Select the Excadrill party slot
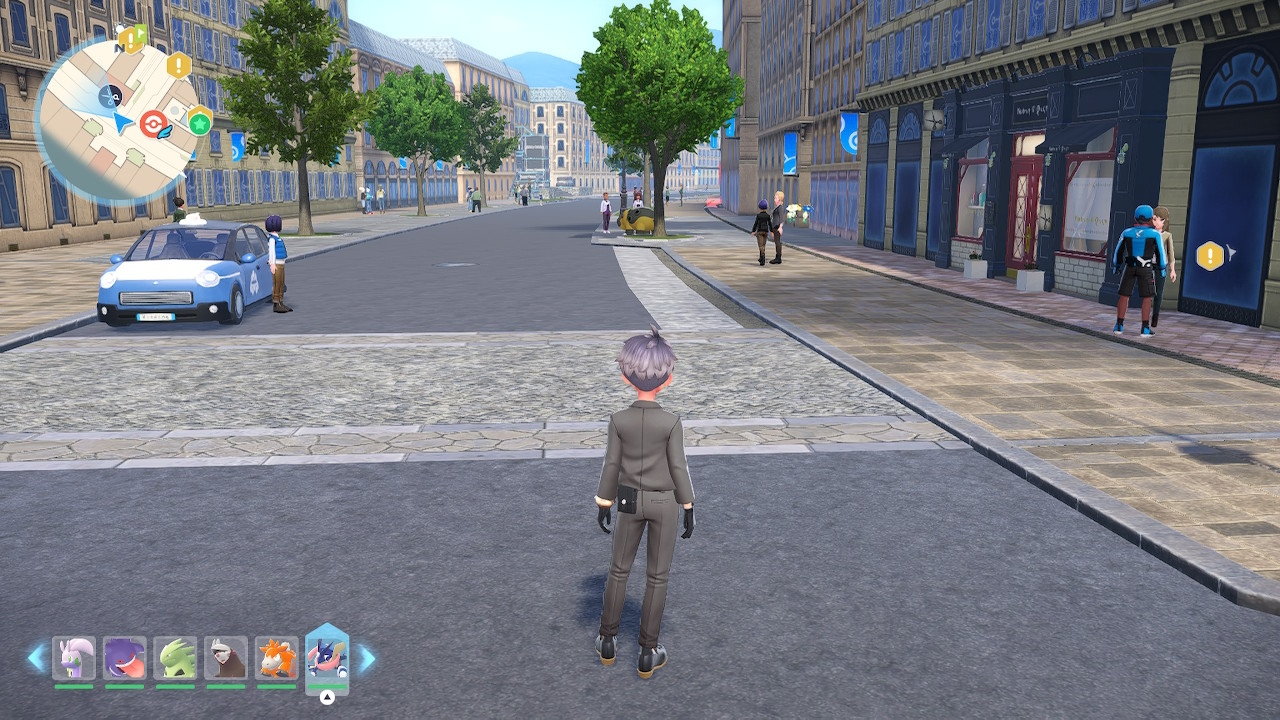 [225, 658]
